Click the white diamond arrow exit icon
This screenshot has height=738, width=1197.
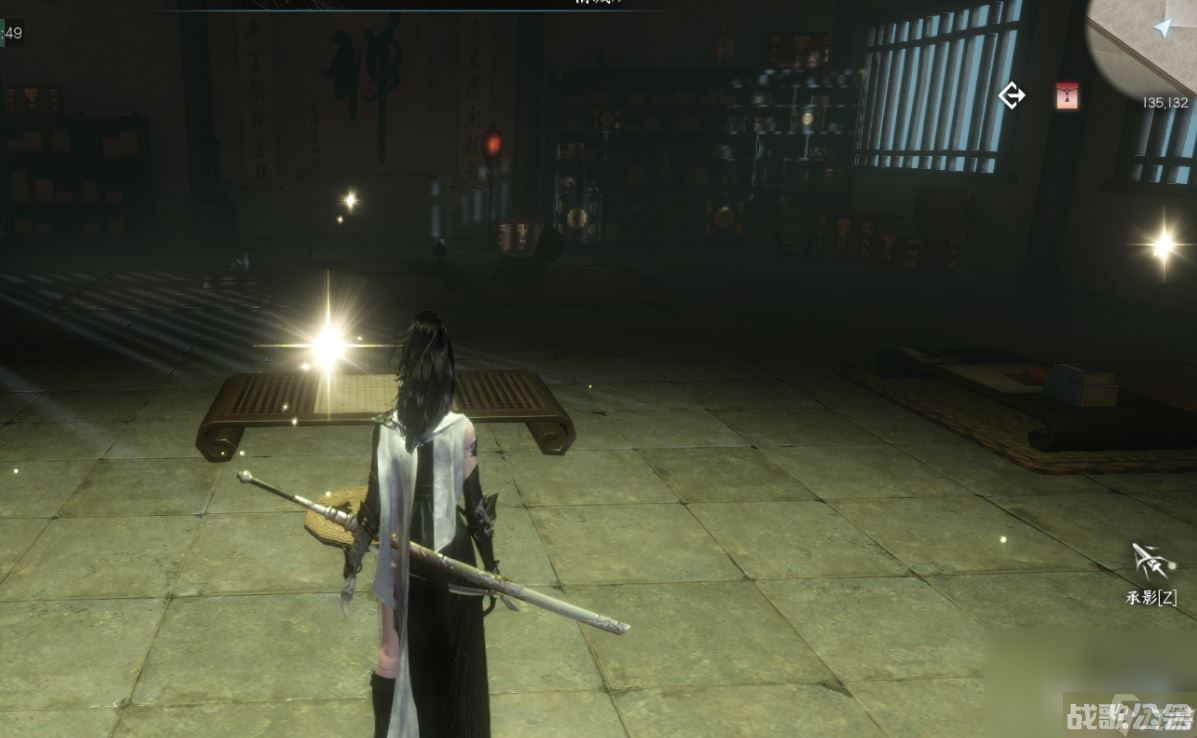1012,96
